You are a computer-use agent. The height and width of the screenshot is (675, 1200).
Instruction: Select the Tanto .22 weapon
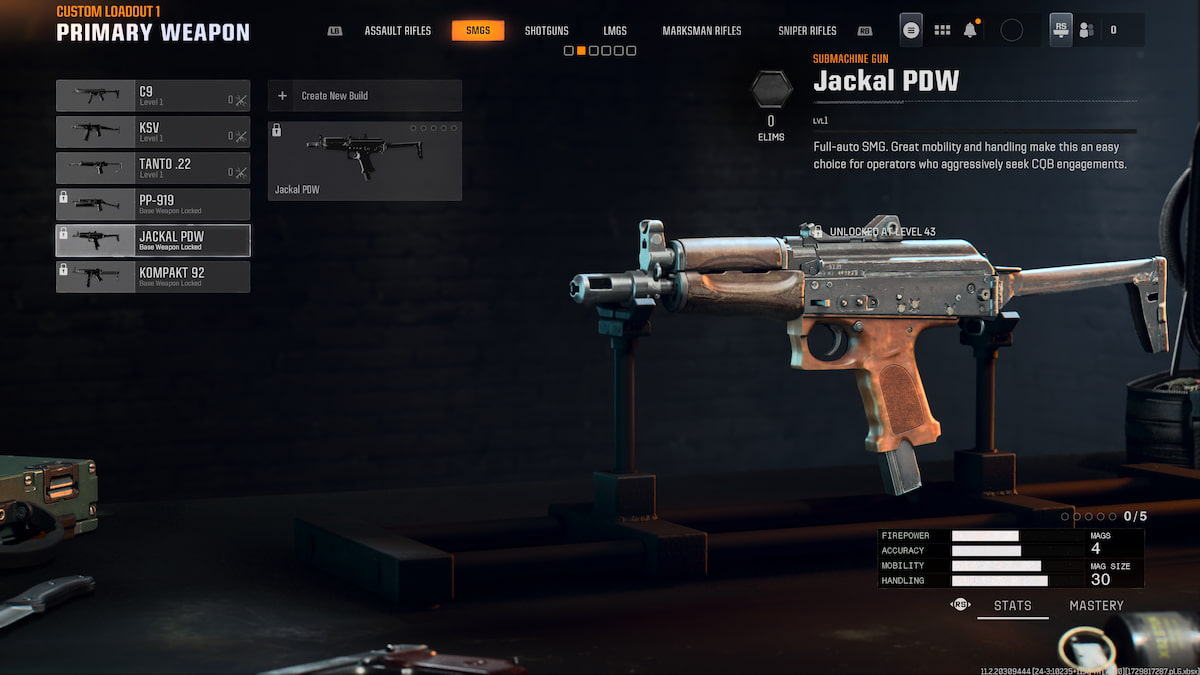[153, 168]
